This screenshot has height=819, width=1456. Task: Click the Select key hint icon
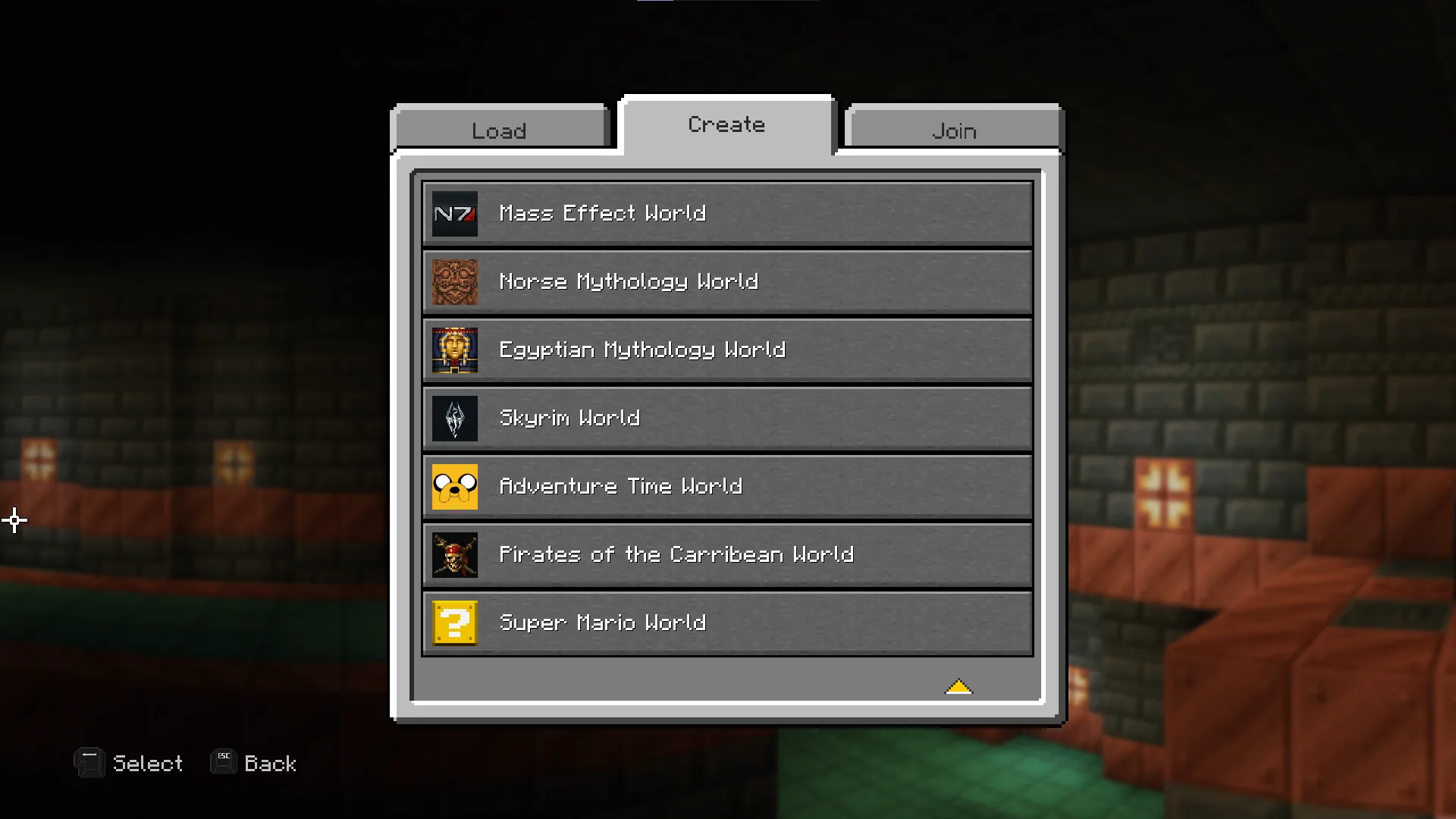coord(89,762)
